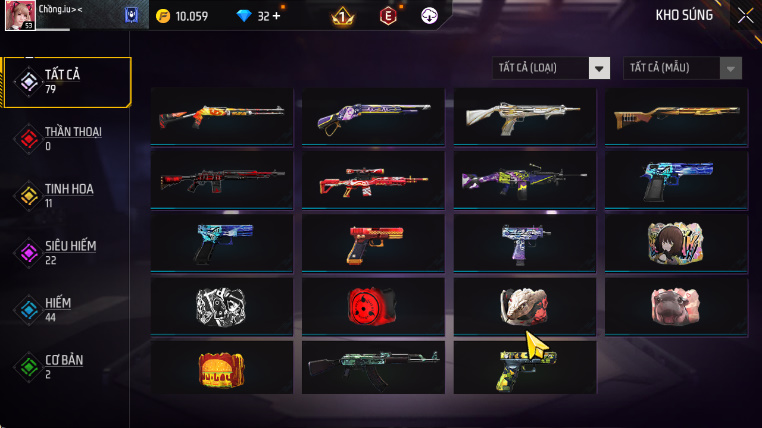Choose the anime girl fist skin

tap(676, 241)
